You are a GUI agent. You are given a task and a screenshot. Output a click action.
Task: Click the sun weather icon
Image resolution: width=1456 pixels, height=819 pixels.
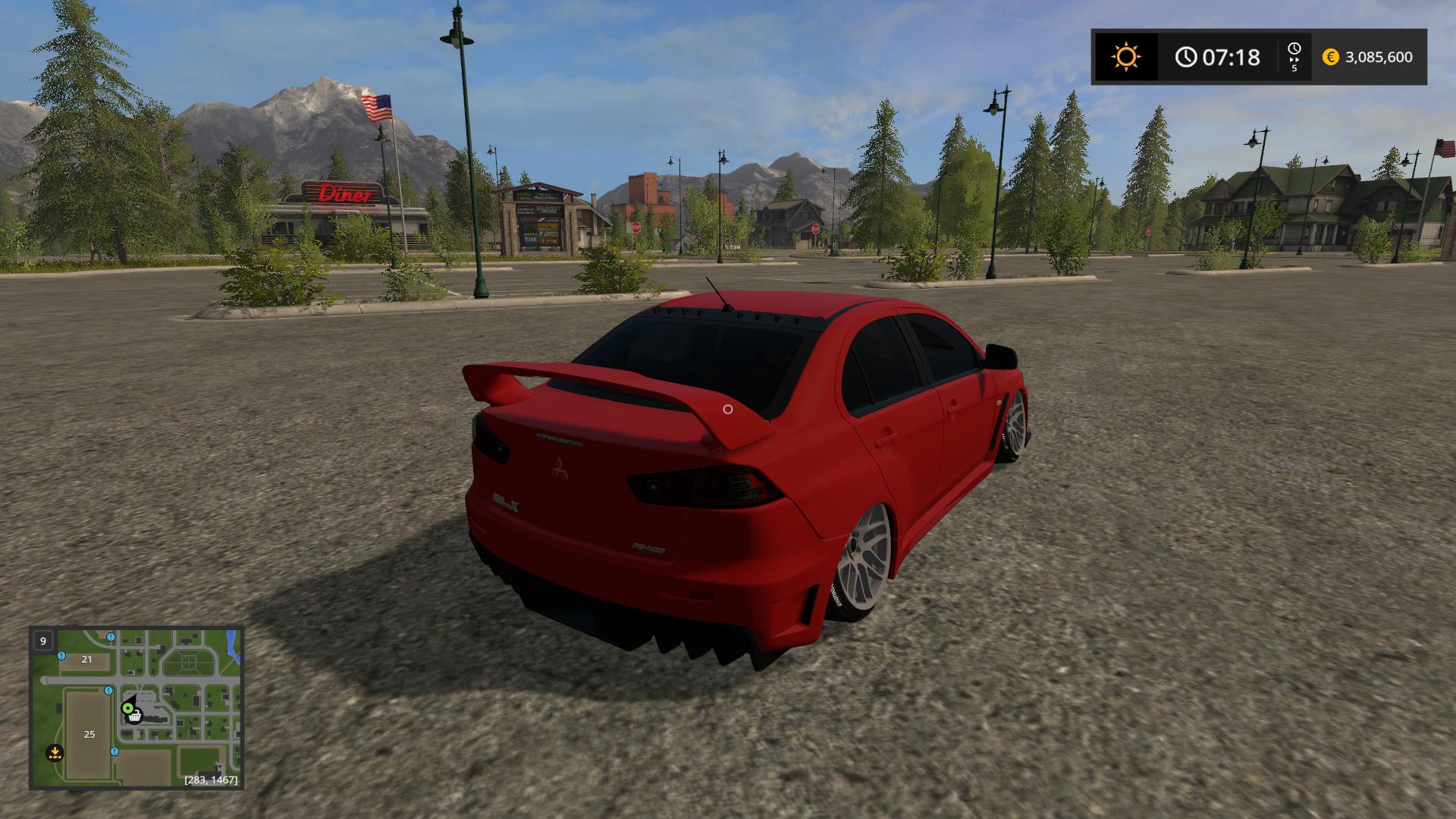pyautogui.click(x=1125, y=57)
